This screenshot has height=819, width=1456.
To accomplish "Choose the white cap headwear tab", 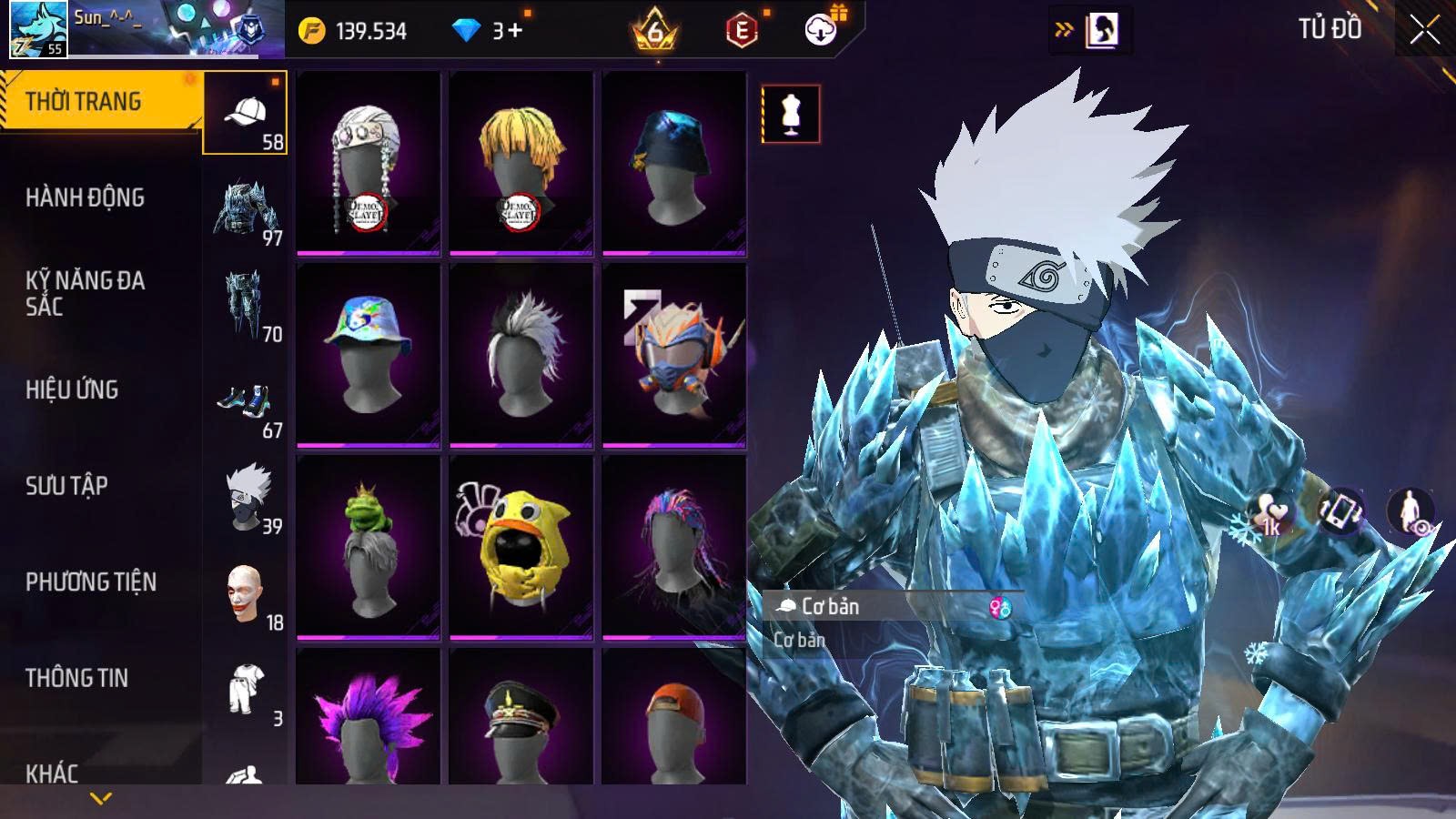I will (x=245, y=114).
